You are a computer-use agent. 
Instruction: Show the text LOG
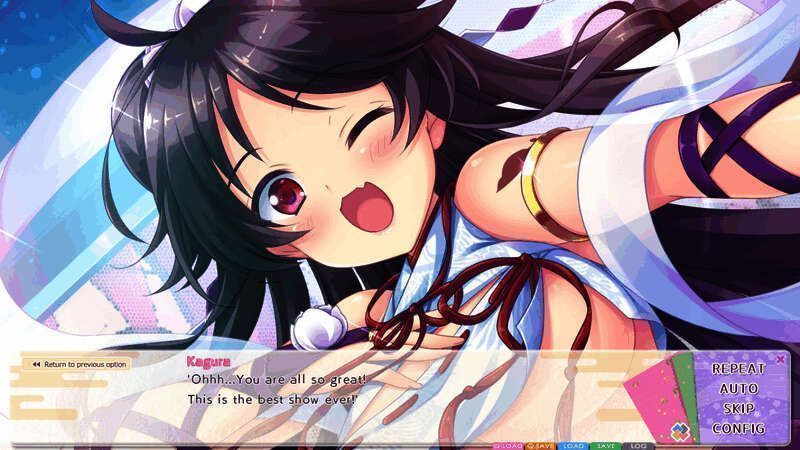pyautogui.click(x=636, y=445)
